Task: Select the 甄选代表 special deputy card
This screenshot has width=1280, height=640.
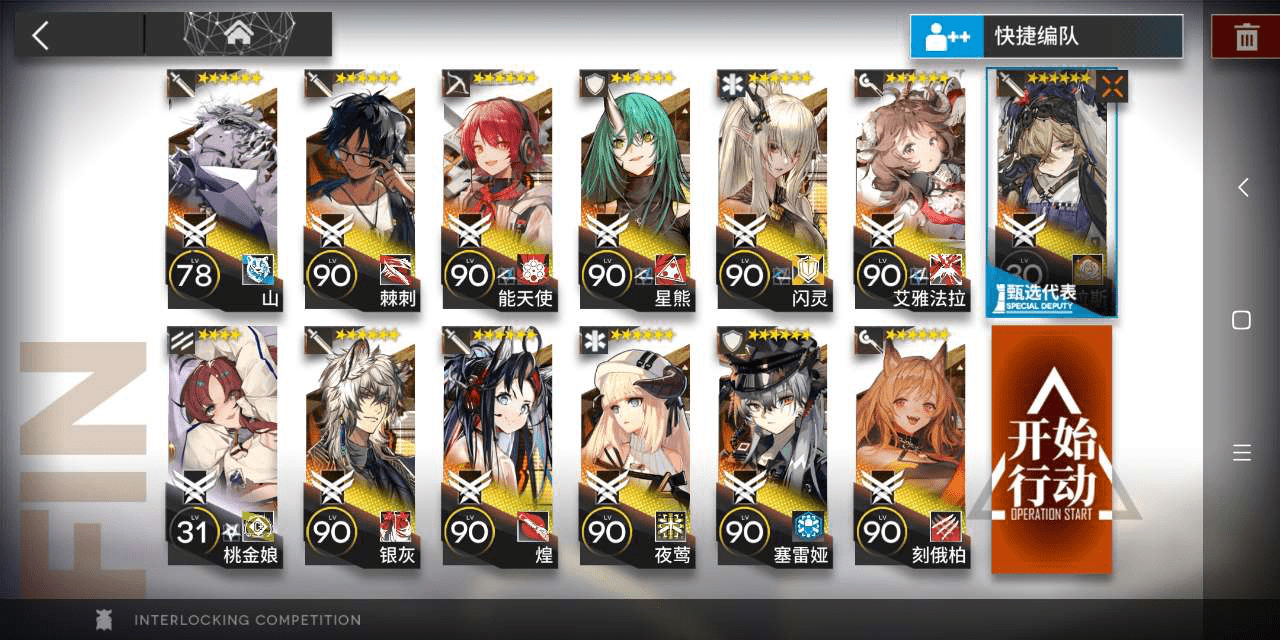Action: click(1051, 192)
